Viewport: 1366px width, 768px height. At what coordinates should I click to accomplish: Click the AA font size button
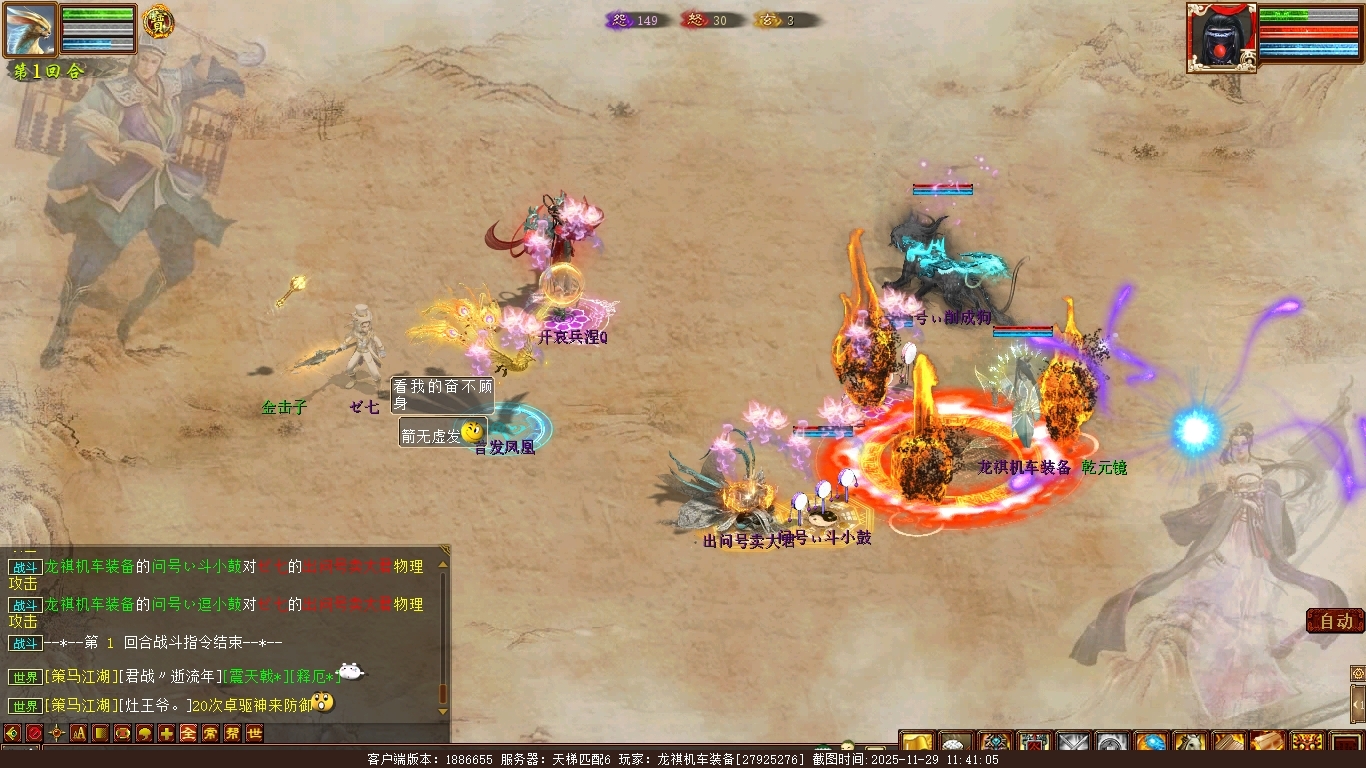click(78, 733)
